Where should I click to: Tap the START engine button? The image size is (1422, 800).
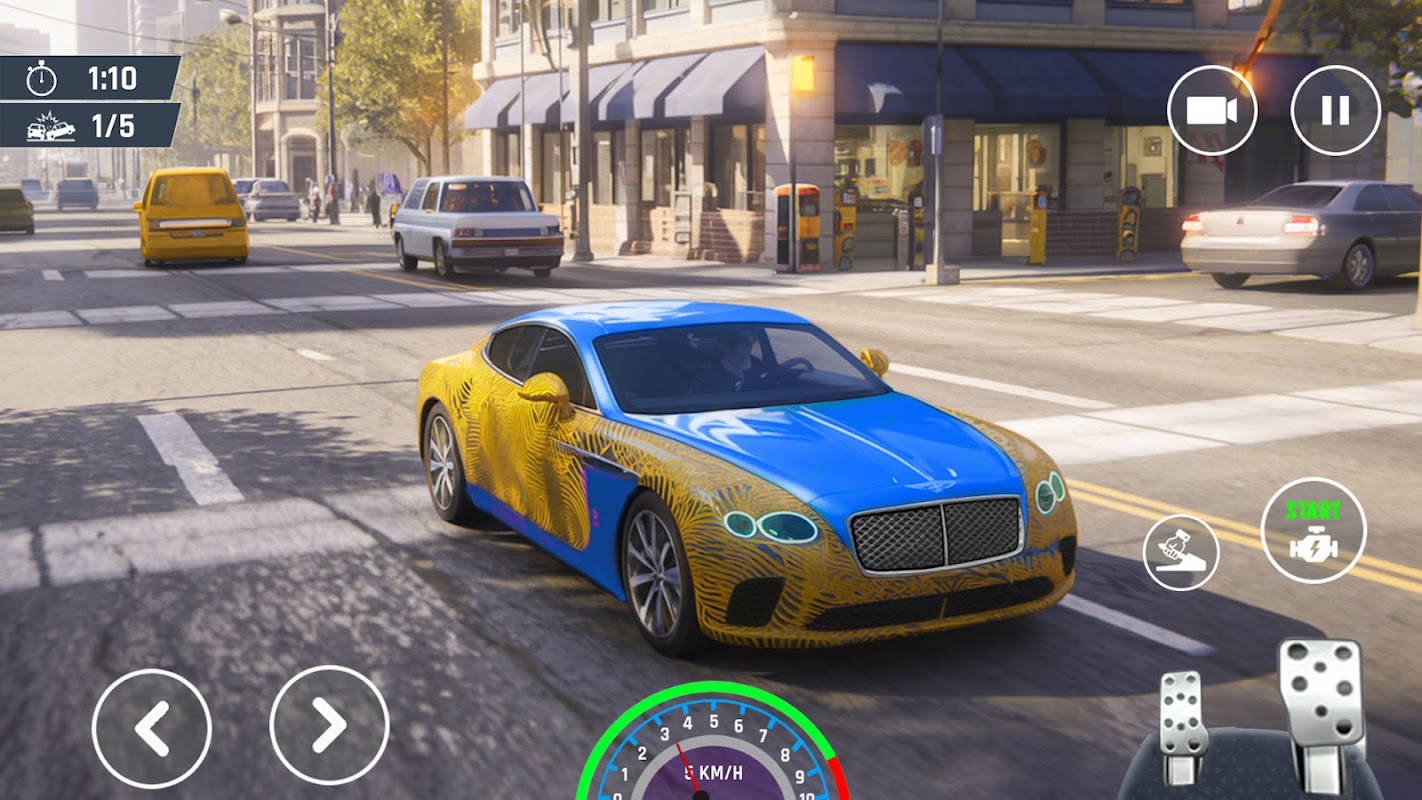click(x=1313, y=530)
